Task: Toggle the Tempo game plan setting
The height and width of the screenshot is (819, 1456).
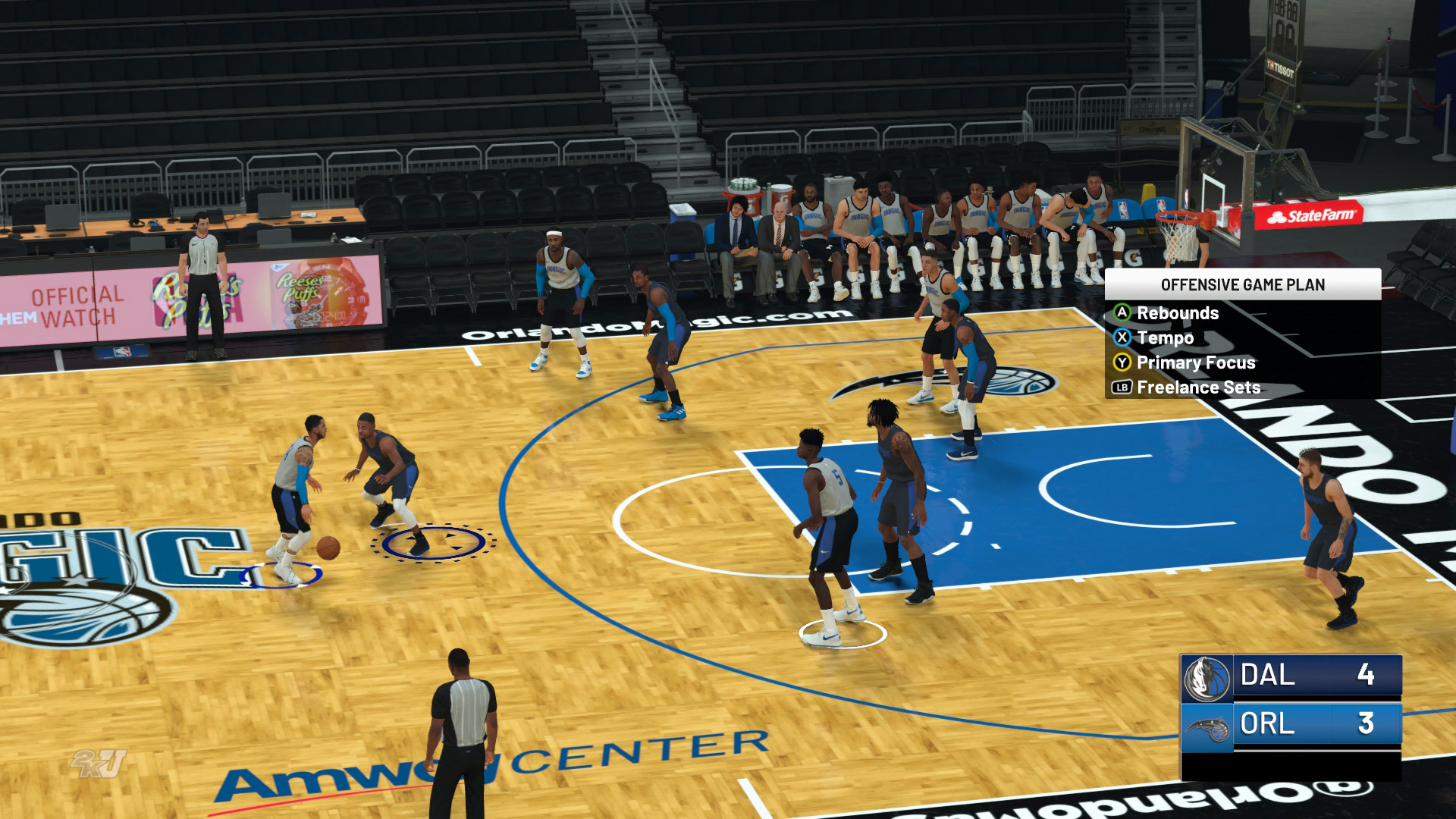Action: click(1166, 338)
